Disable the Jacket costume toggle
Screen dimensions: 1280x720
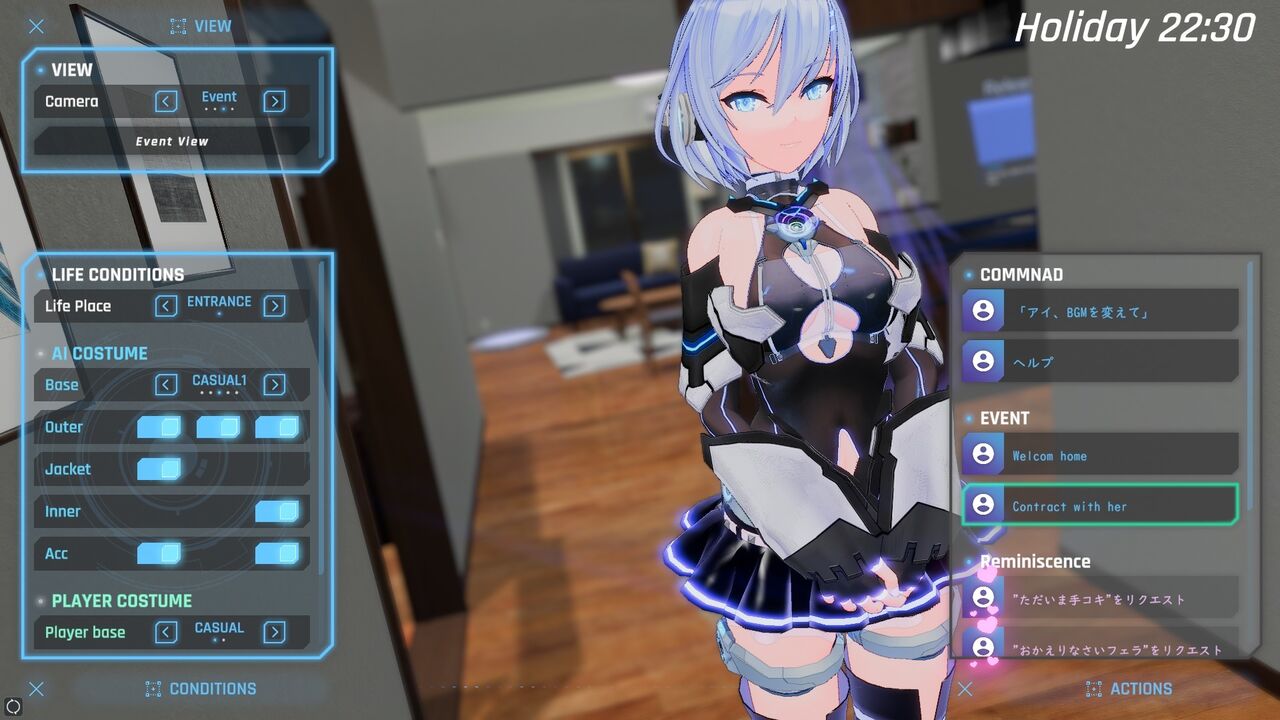(160, 469)
